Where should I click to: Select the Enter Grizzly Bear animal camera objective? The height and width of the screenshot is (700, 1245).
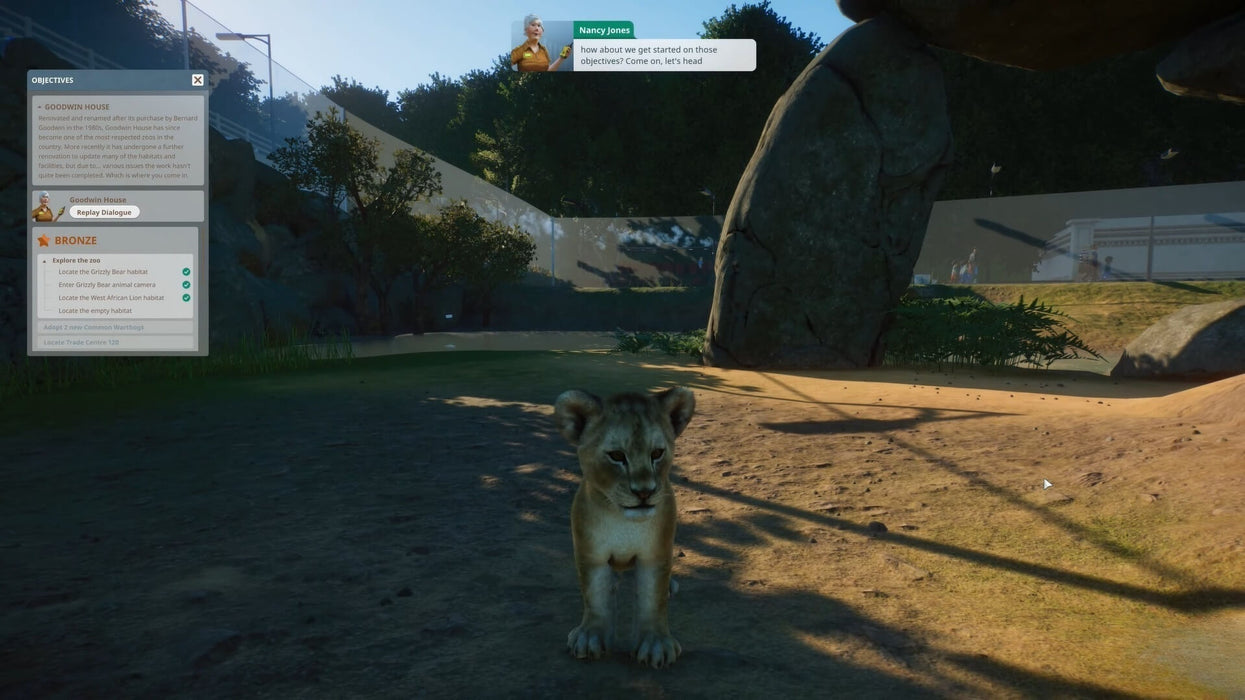pos(107,285)
